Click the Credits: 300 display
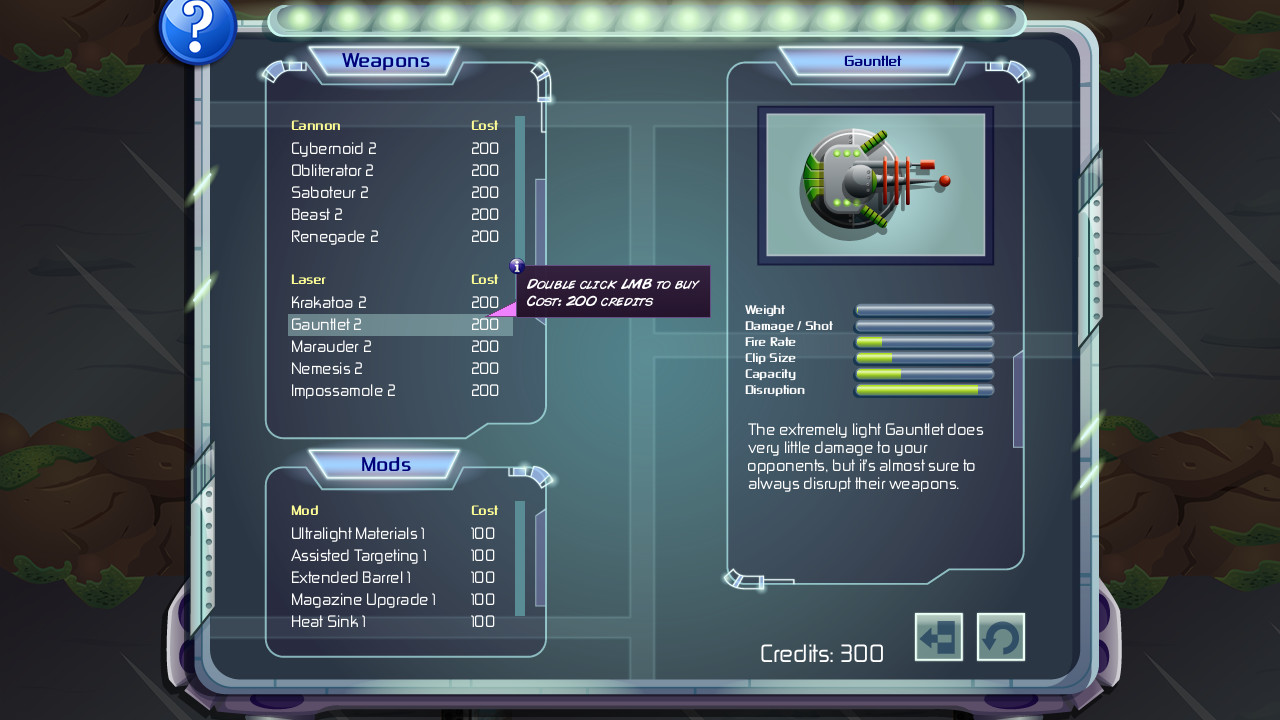The height and width of the screenshot is (720, 1280). click(822, 653)
